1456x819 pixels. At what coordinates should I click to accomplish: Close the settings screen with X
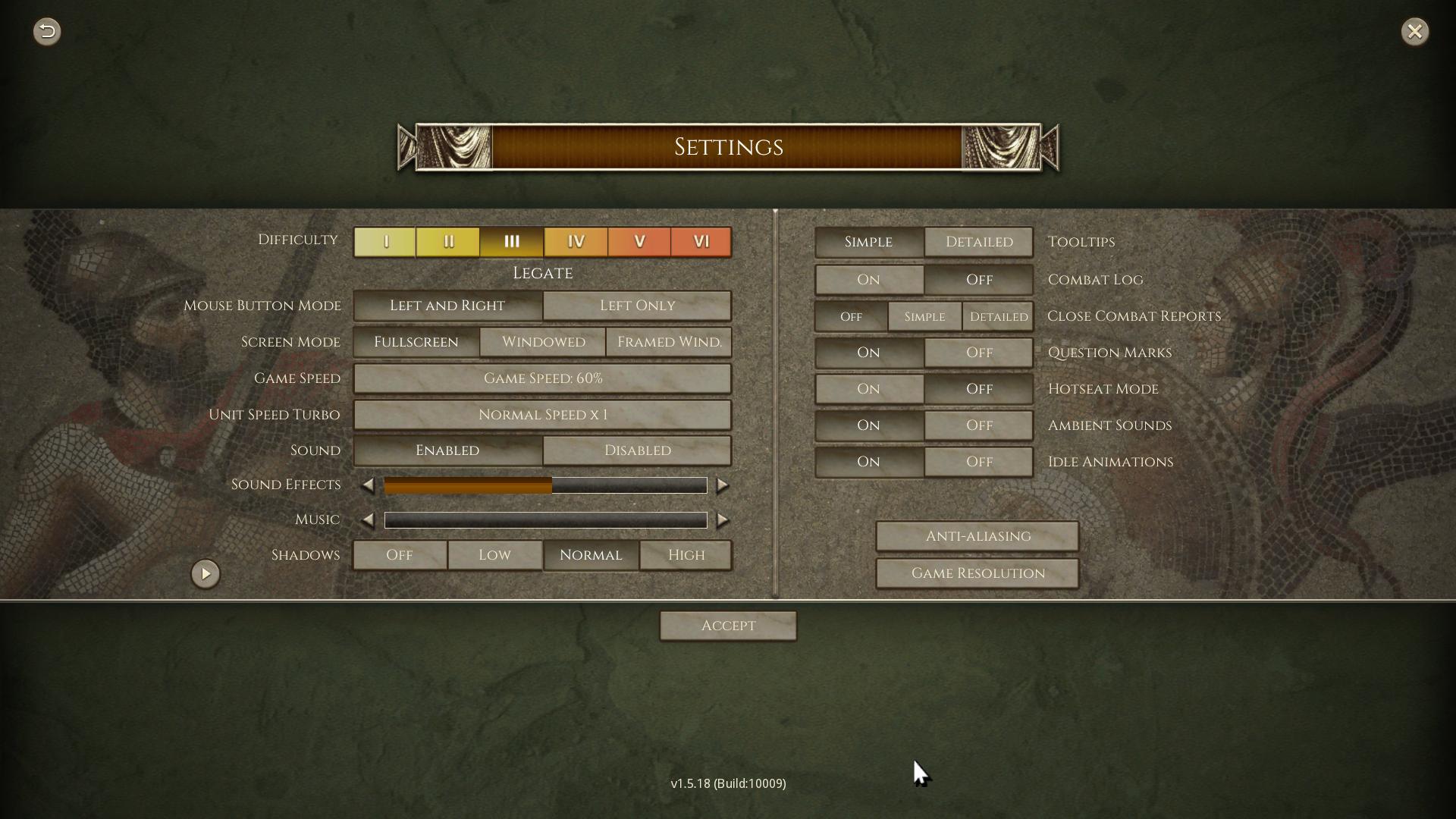1414,31
